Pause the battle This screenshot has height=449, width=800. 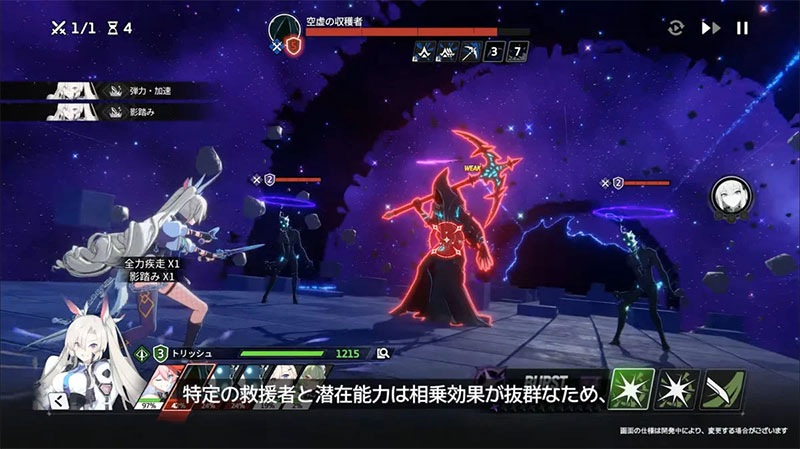742,28
